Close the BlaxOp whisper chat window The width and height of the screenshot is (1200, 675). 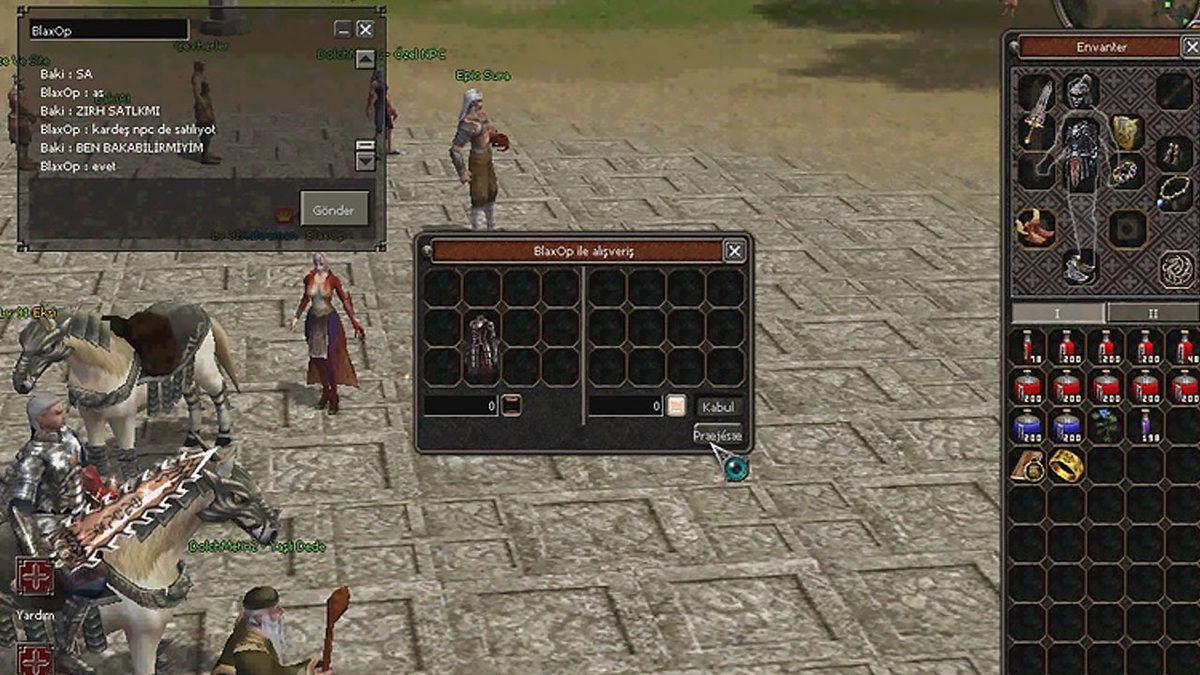tap(365, 30)
